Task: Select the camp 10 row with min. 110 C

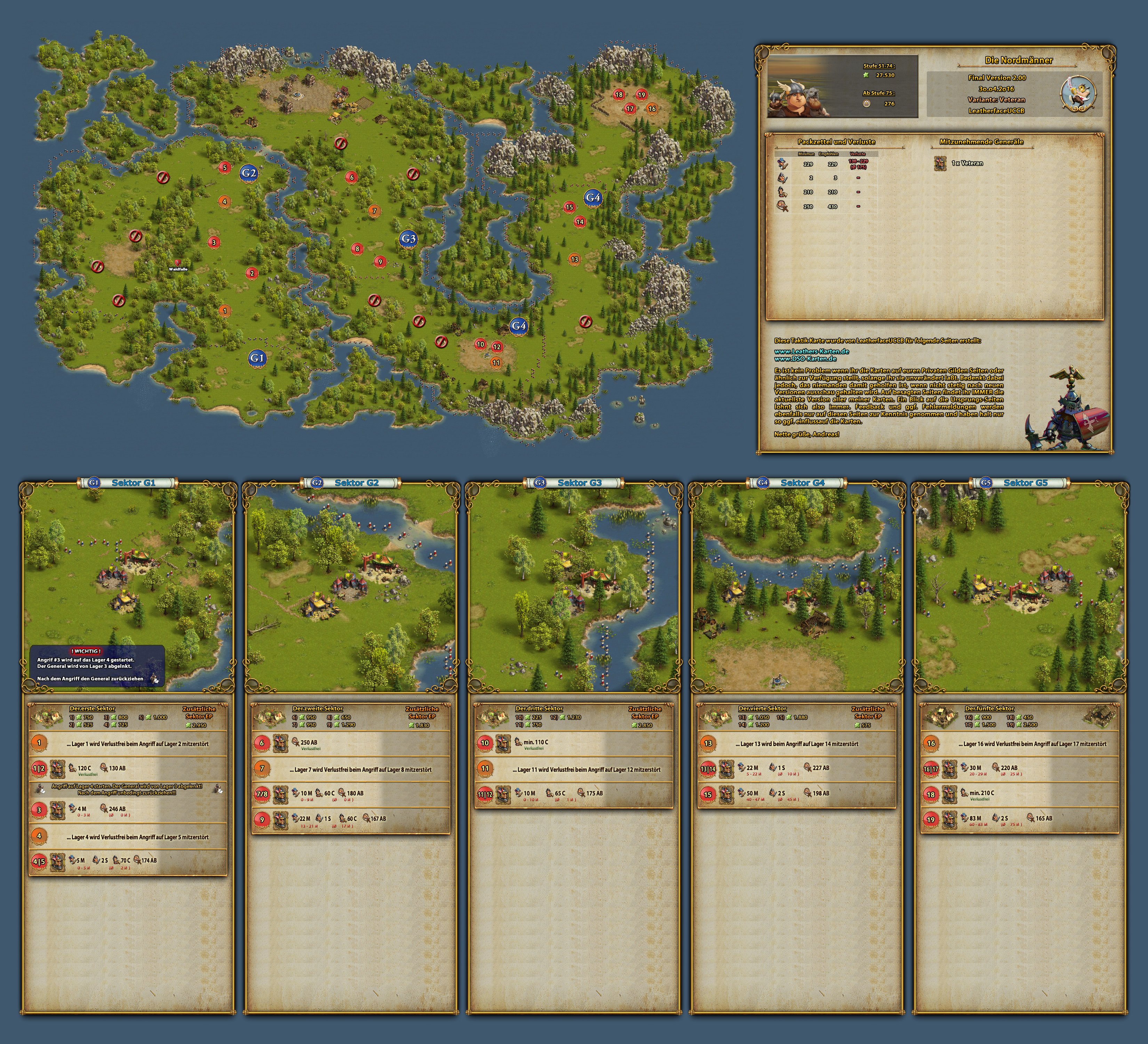Action: pos(574,743)
